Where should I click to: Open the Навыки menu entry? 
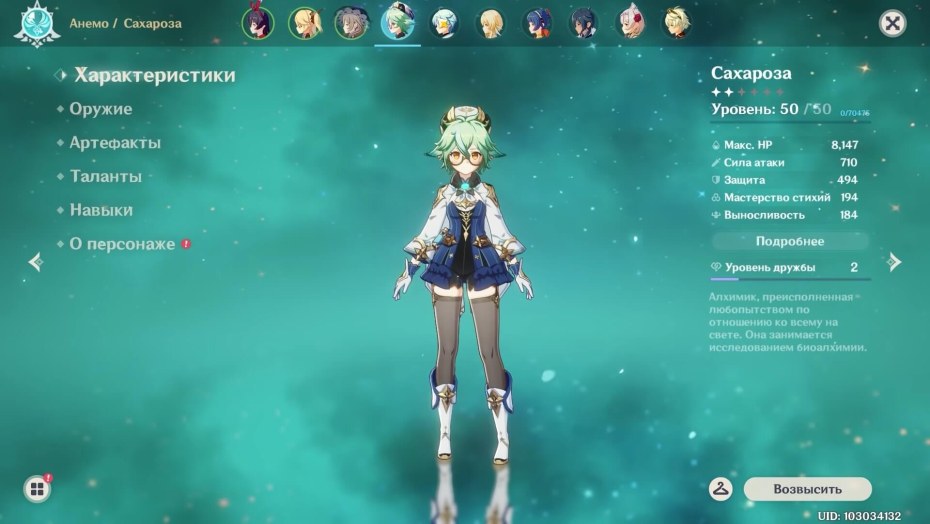[101, 211]
